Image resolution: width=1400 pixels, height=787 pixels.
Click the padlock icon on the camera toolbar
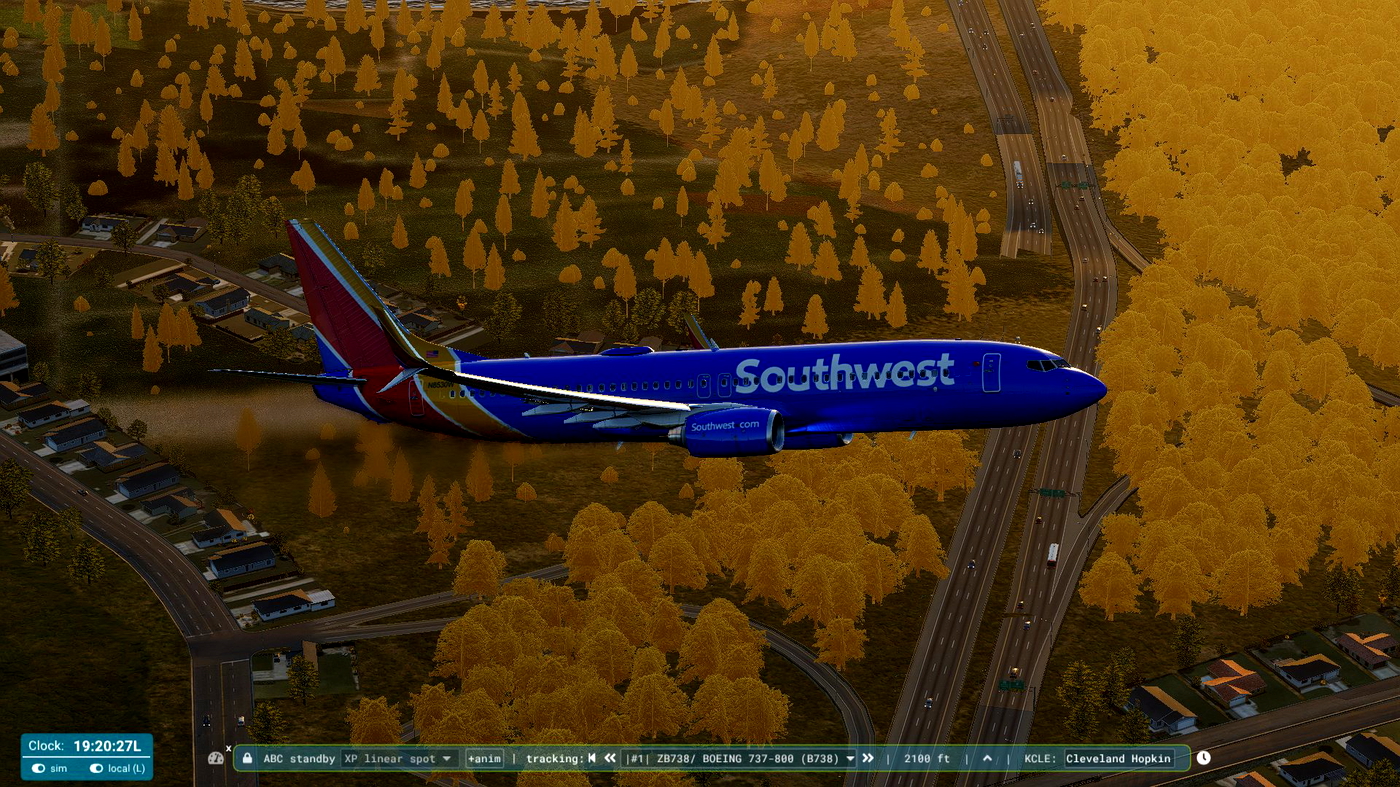point(247,758)
